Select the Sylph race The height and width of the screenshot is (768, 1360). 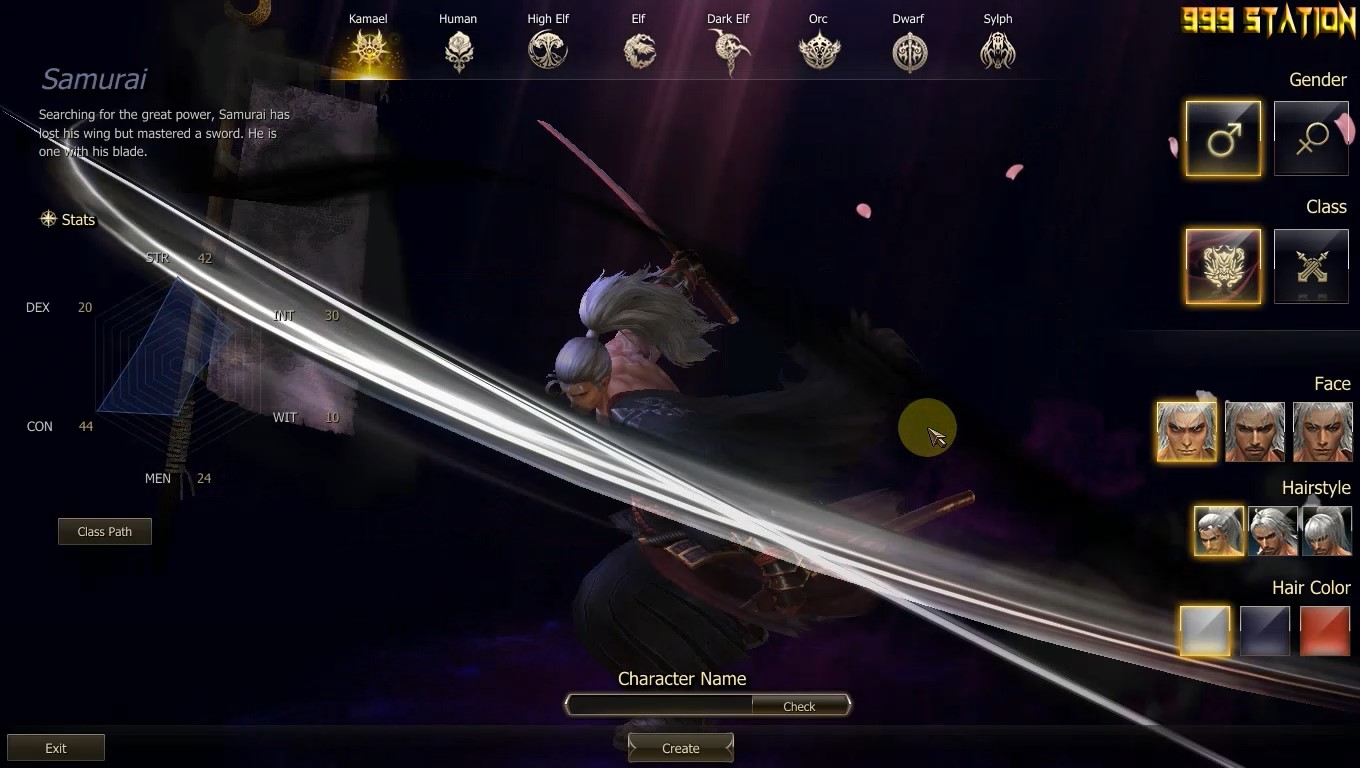[998, 49]
